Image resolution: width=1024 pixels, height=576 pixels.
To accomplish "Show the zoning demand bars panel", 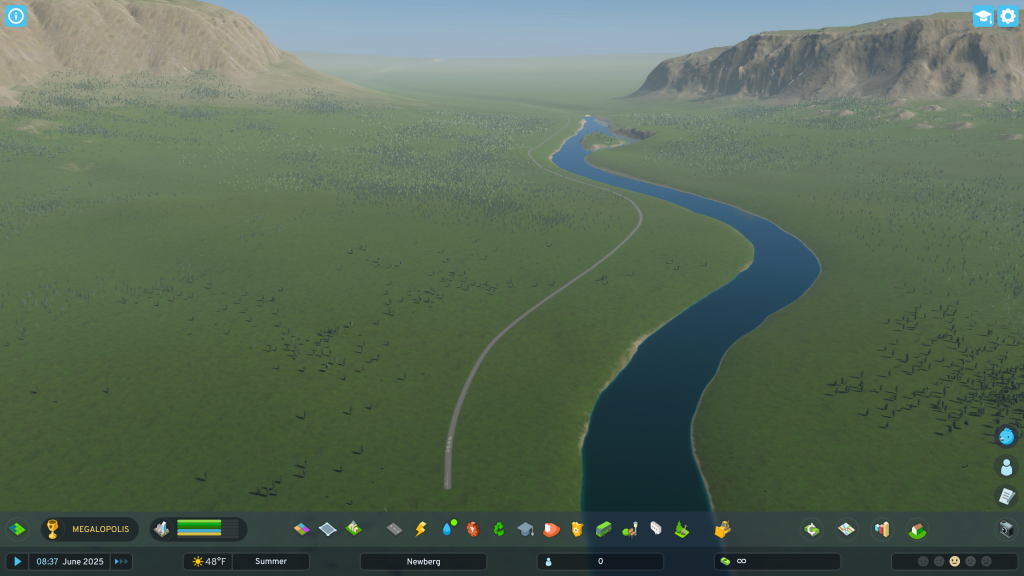I will tap(198, 529).
